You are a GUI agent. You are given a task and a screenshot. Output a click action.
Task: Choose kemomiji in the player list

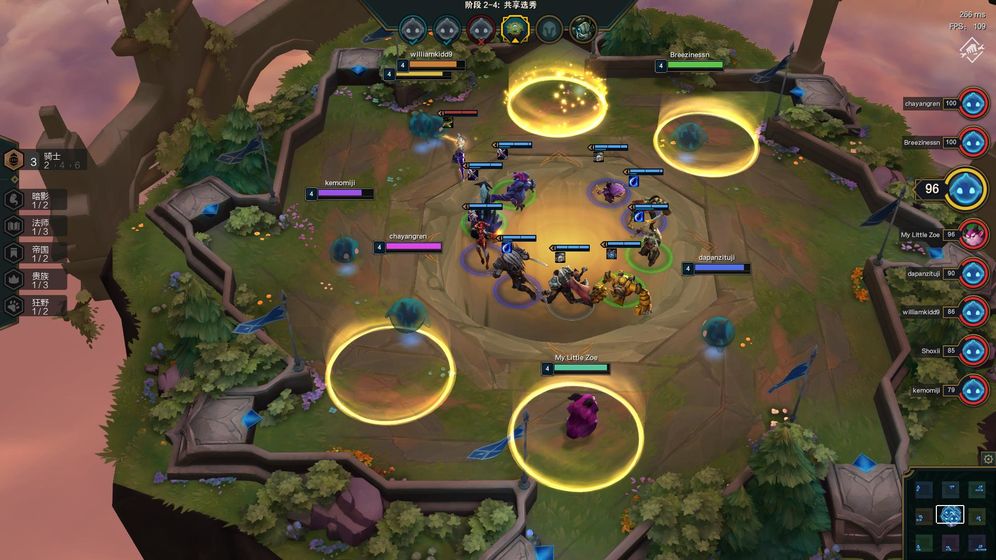click(973, 390)
